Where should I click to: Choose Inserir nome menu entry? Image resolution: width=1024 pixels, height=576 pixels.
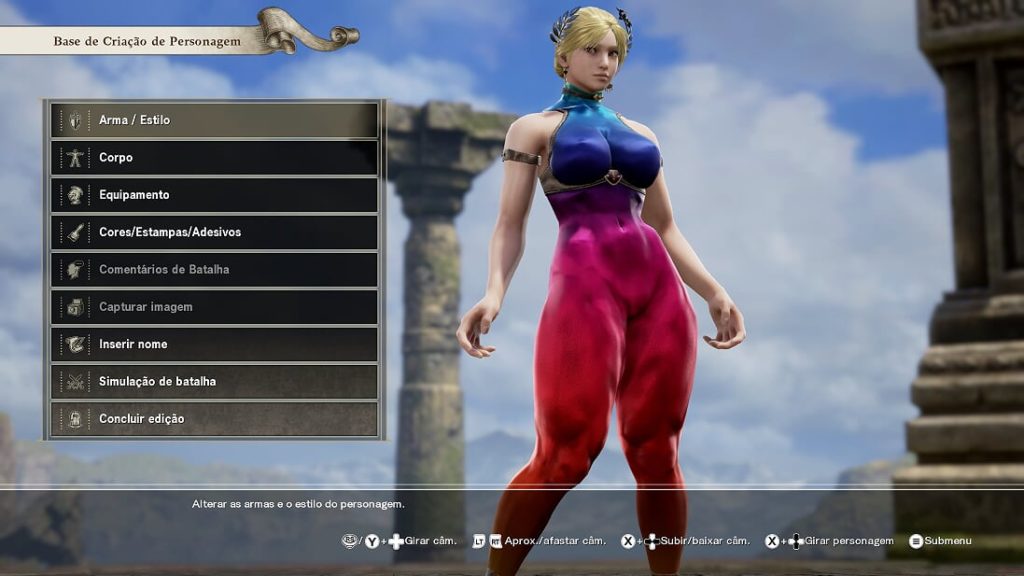[x=214, y=344]
